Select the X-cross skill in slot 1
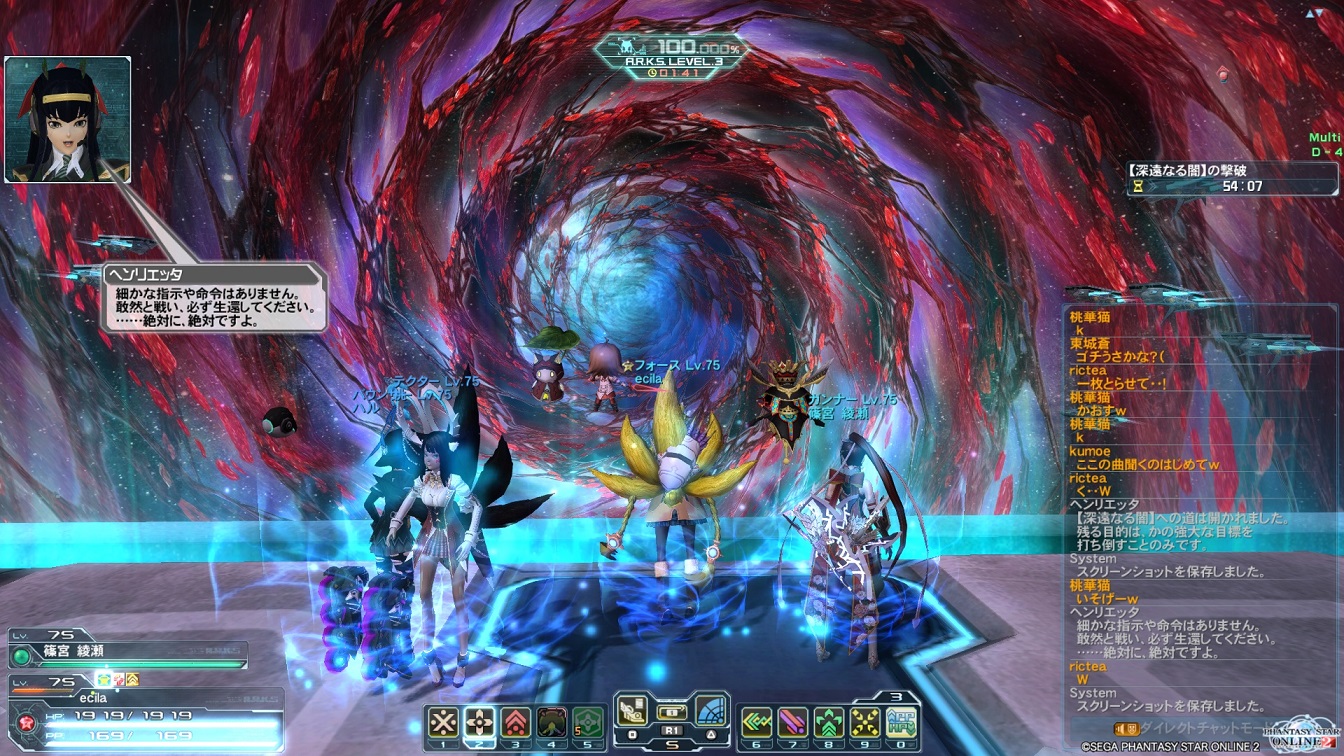Image resolution: width=1344 pixels, height=756 pixels. coord(442,722)
